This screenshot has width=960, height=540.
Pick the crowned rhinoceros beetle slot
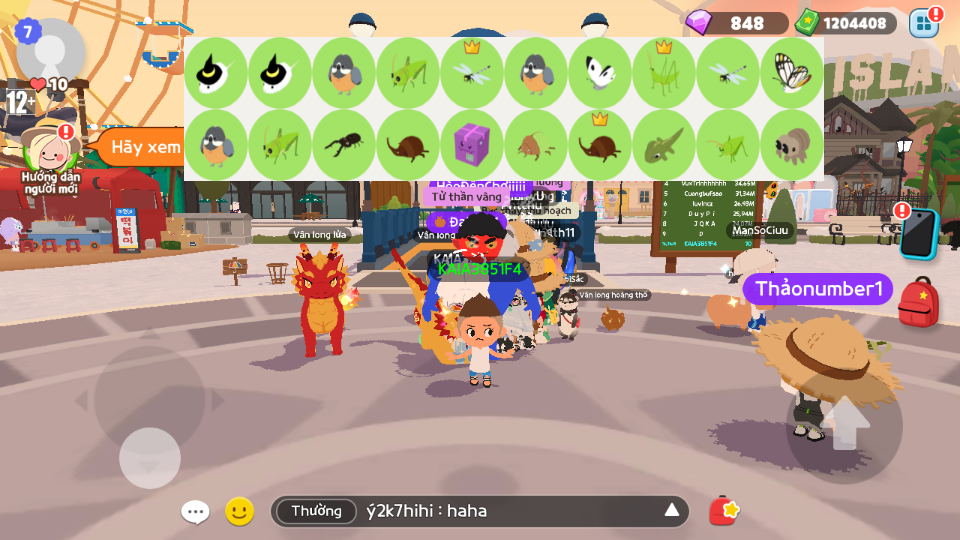tap(600, 145)
